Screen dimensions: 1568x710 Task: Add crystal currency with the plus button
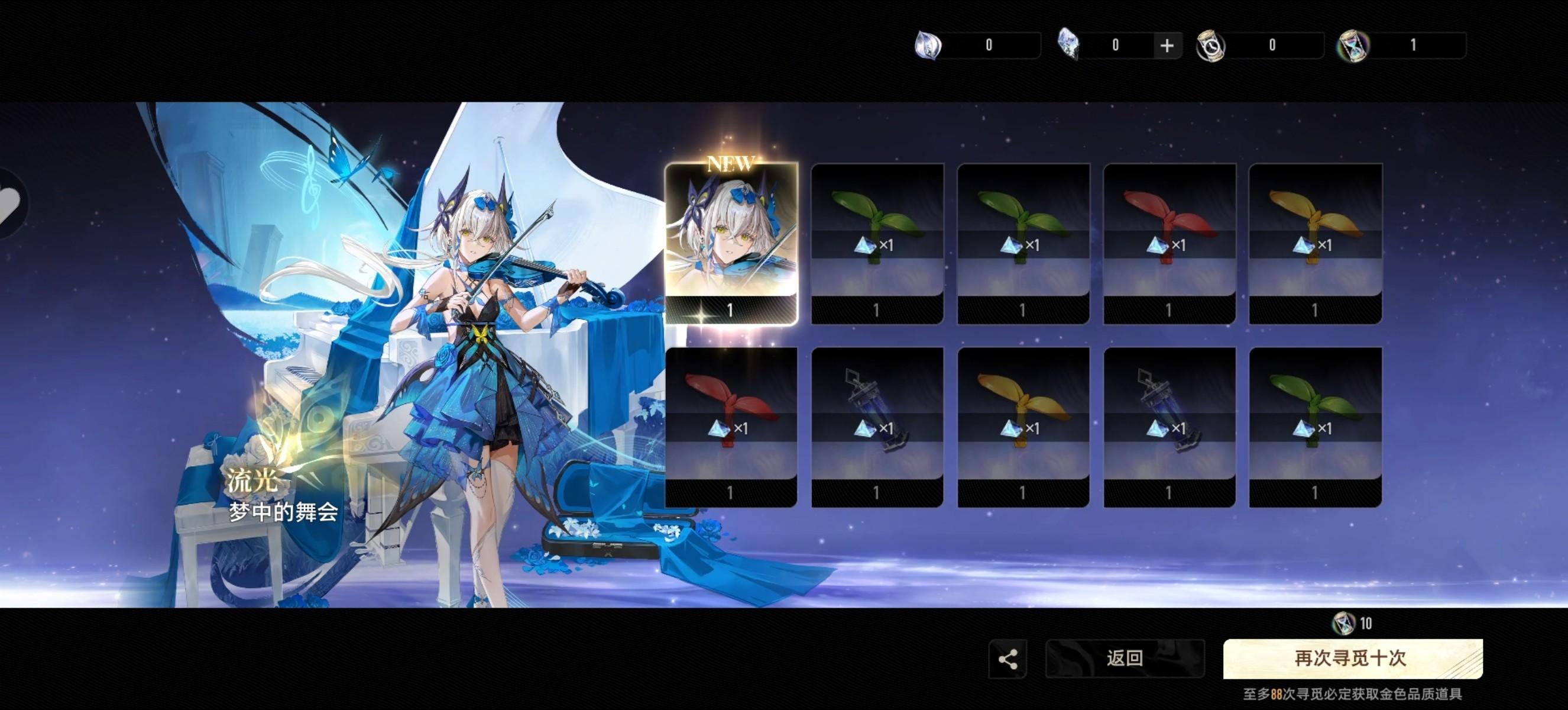(1167, 46)
